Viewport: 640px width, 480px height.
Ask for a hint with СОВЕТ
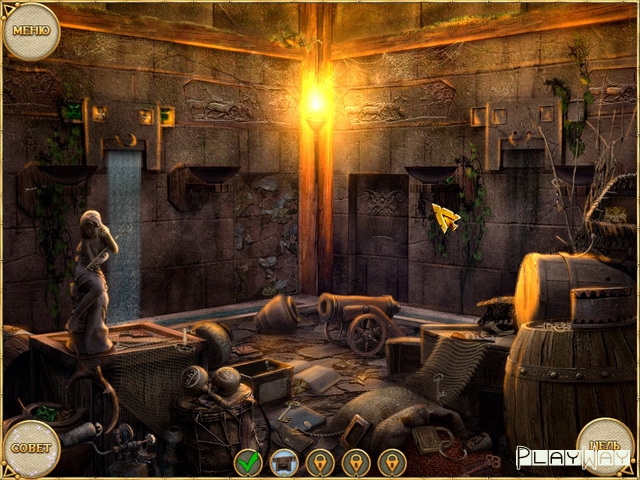(30, 448)
